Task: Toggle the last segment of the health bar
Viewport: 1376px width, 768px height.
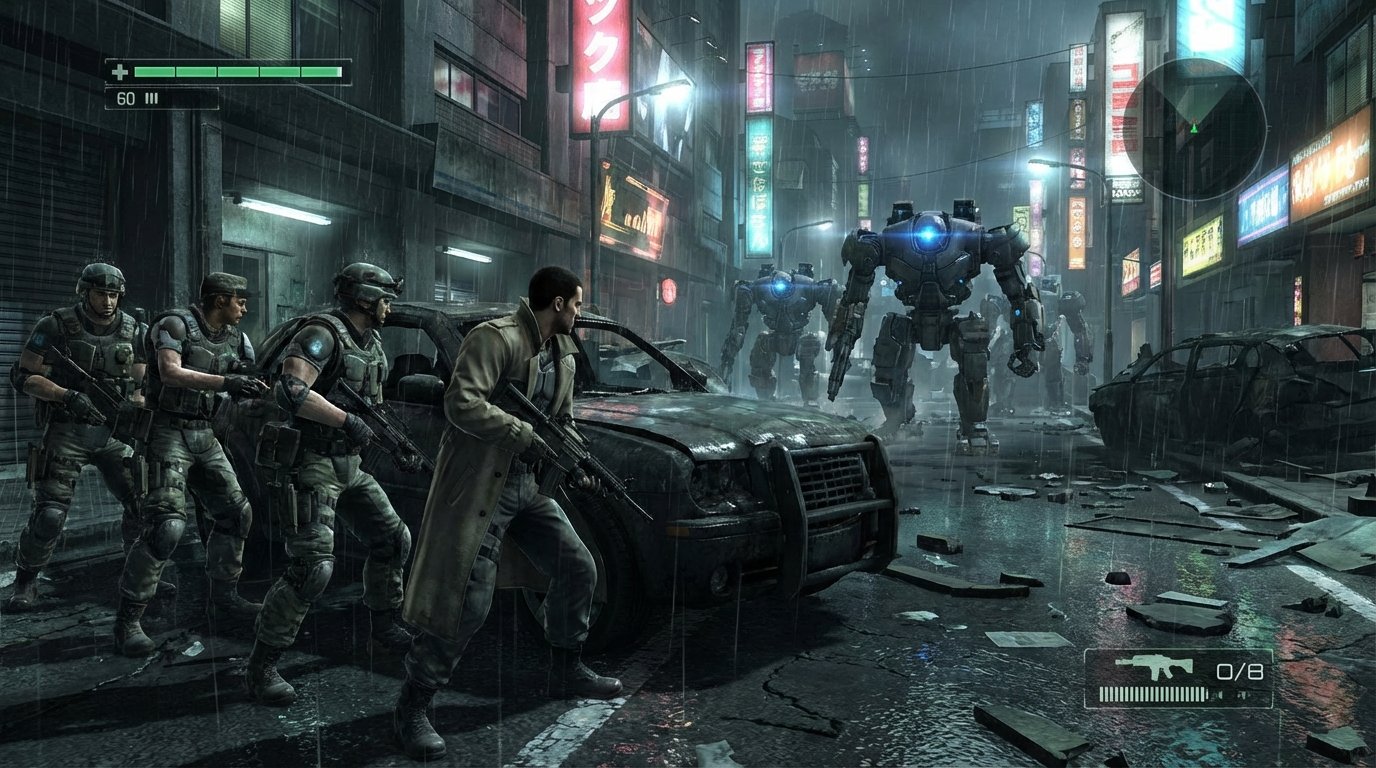Action: click(x=320, y=72)
